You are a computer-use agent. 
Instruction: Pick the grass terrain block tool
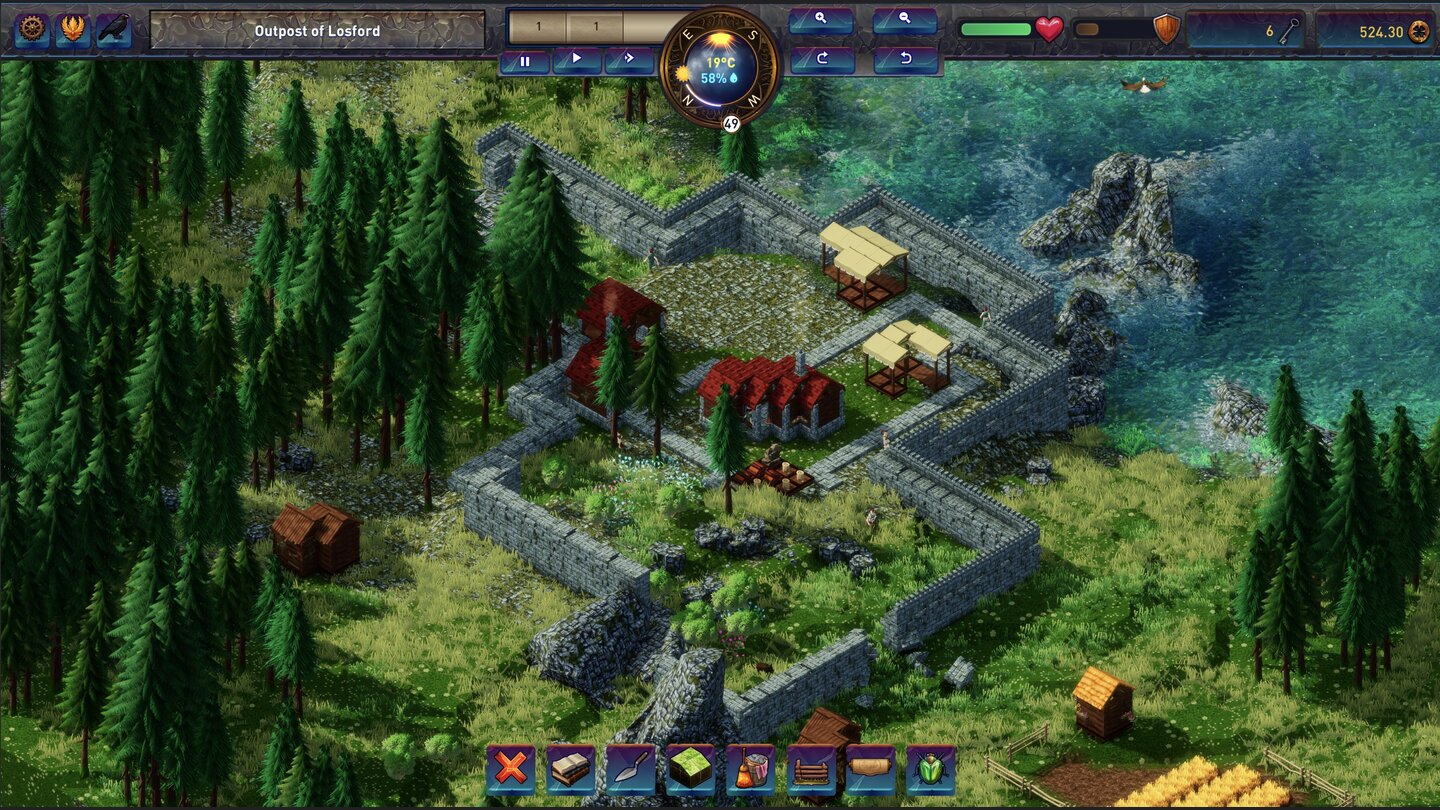[x=692, y=769]
